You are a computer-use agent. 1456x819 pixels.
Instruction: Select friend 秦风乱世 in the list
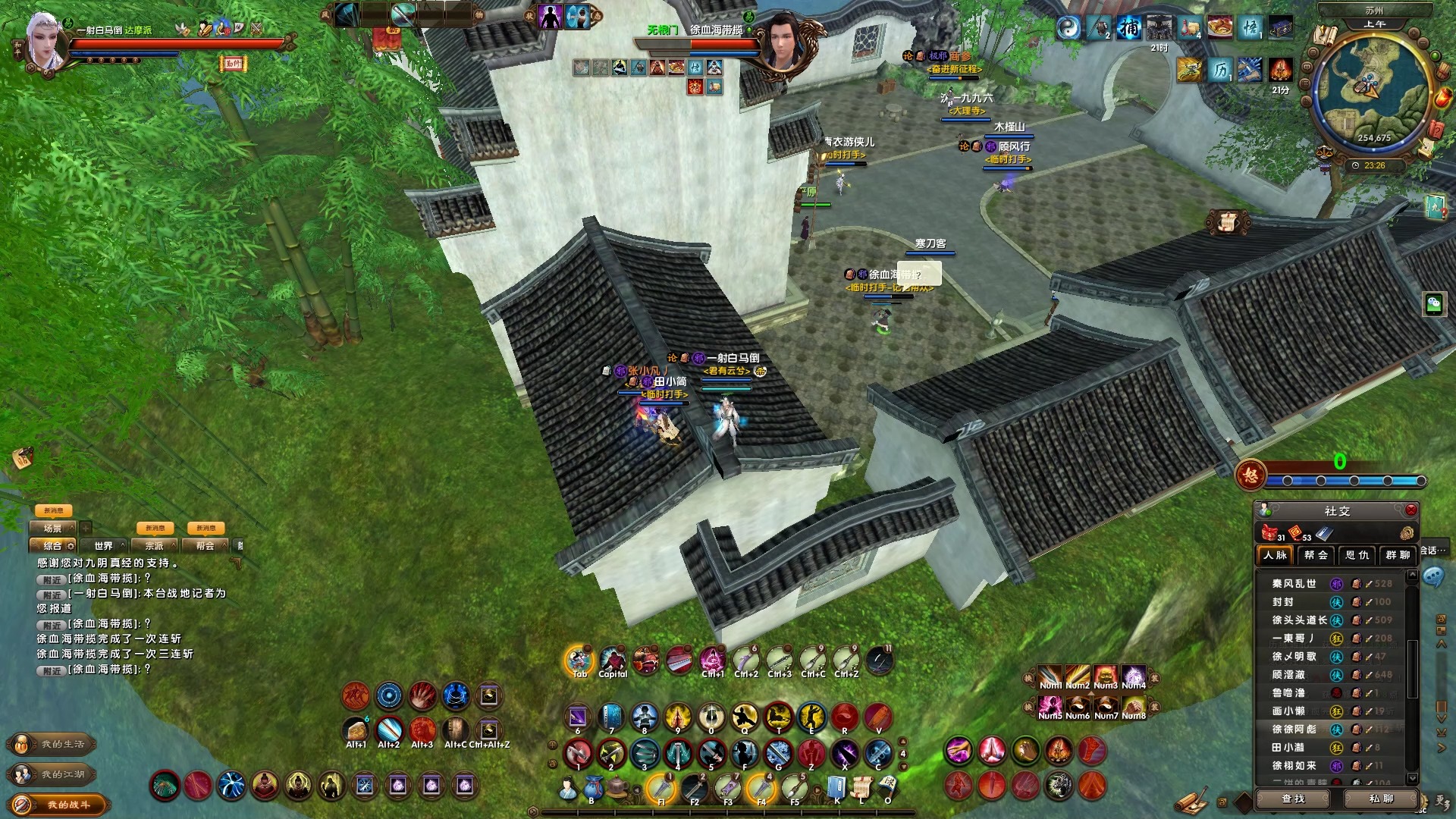pos(1294,584)
